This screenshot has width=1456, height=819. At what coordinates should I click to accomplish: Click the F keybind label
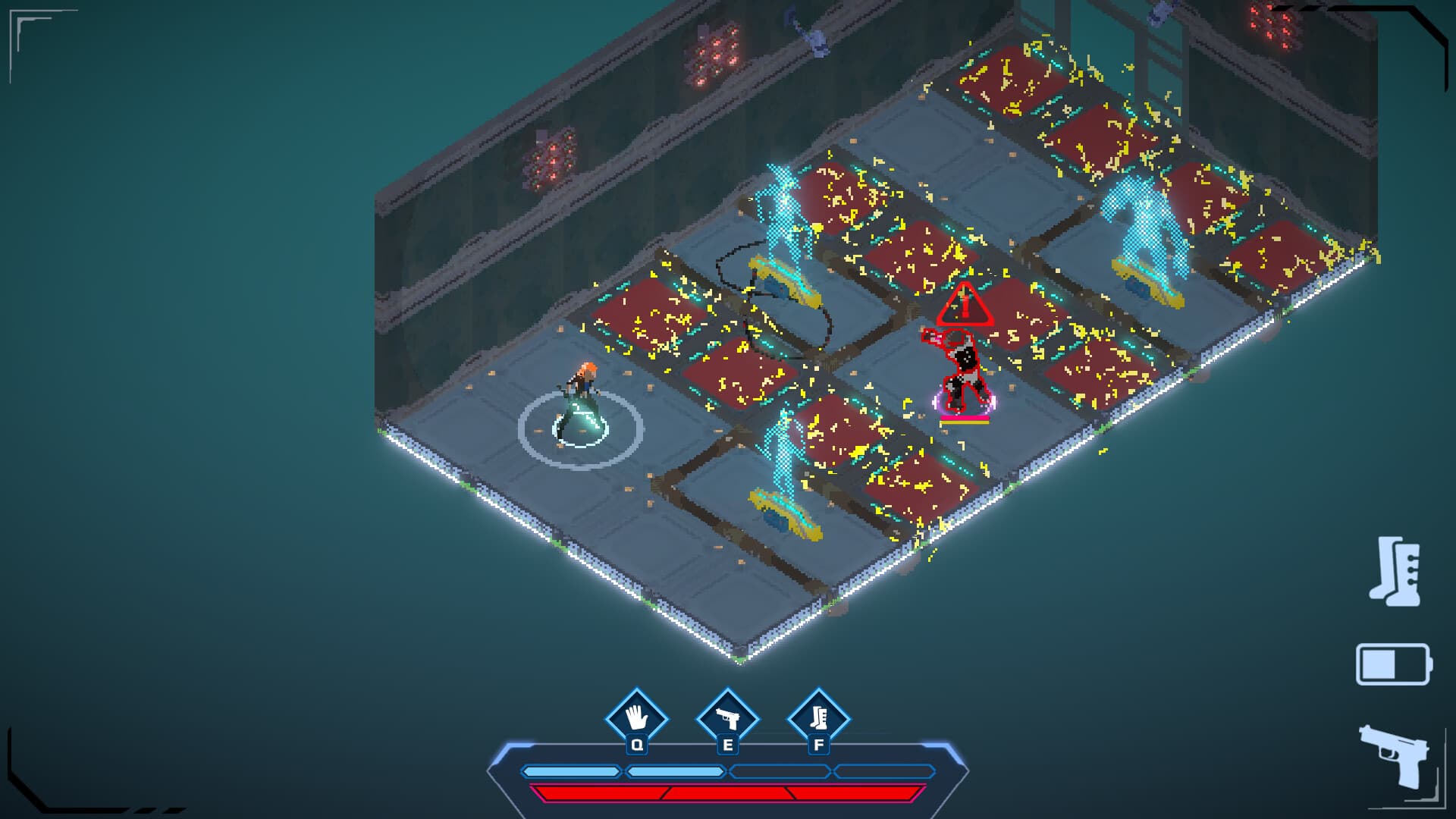click(x=817, y=745)
